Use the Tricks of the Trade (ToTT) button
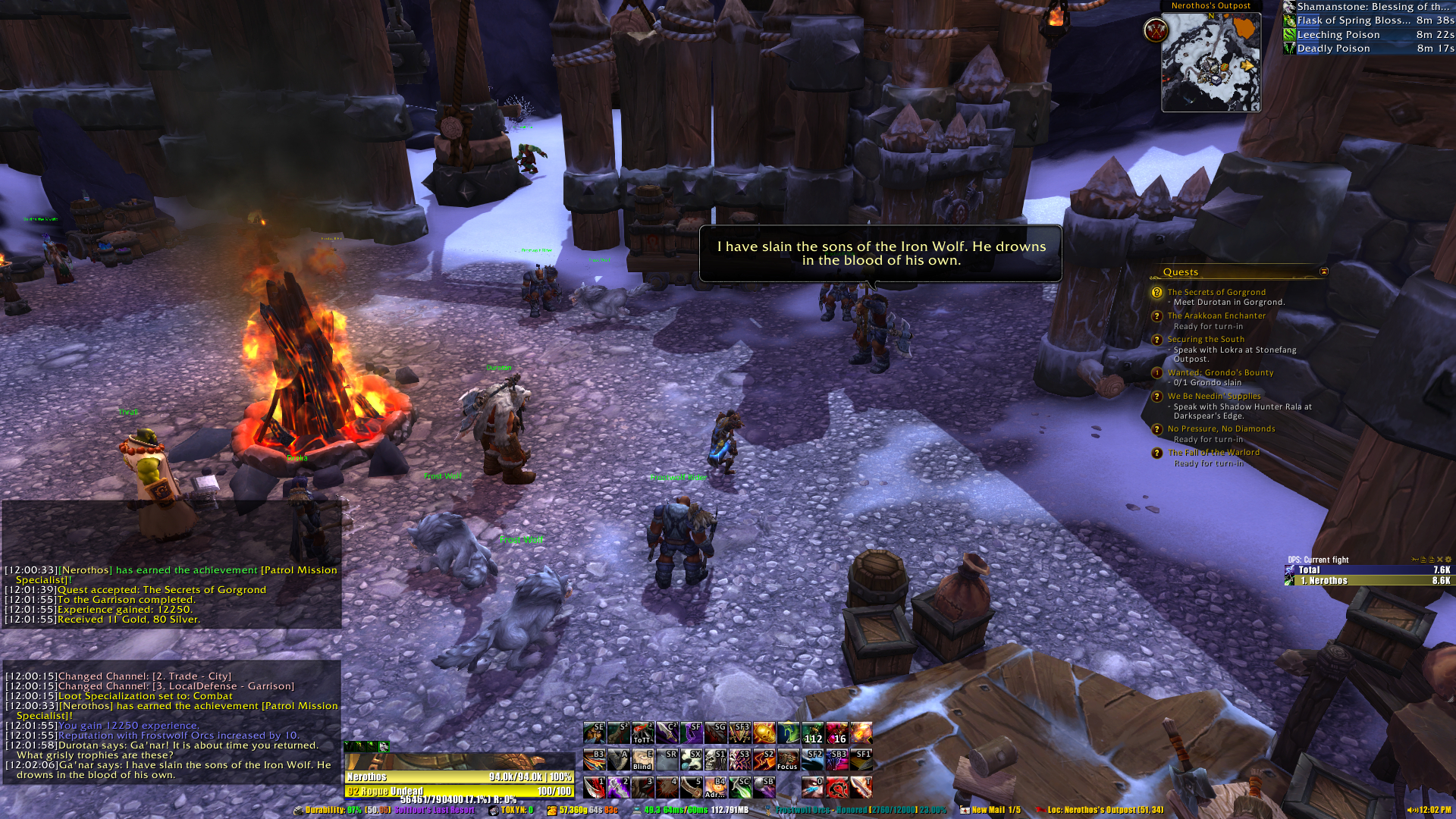 point(642,733)
